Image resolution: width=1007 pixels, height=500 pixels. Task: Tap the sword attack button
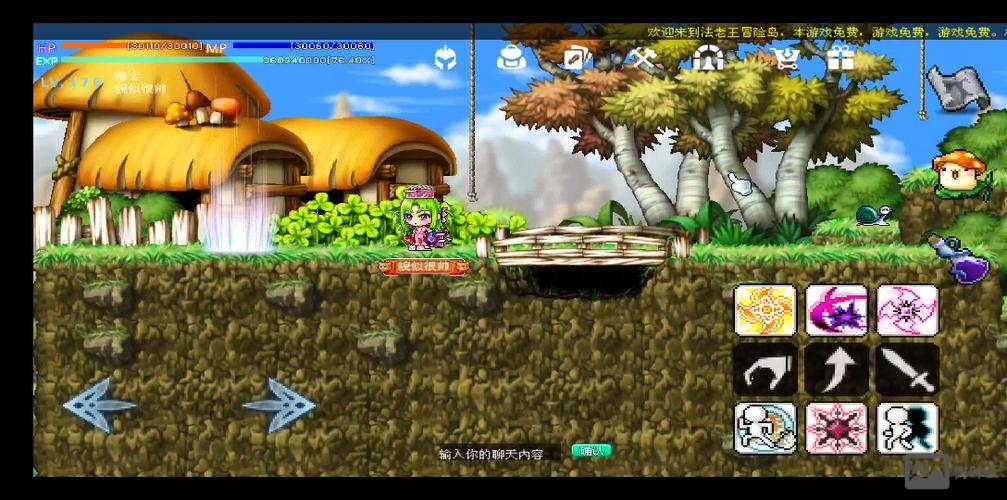point(907,369)
